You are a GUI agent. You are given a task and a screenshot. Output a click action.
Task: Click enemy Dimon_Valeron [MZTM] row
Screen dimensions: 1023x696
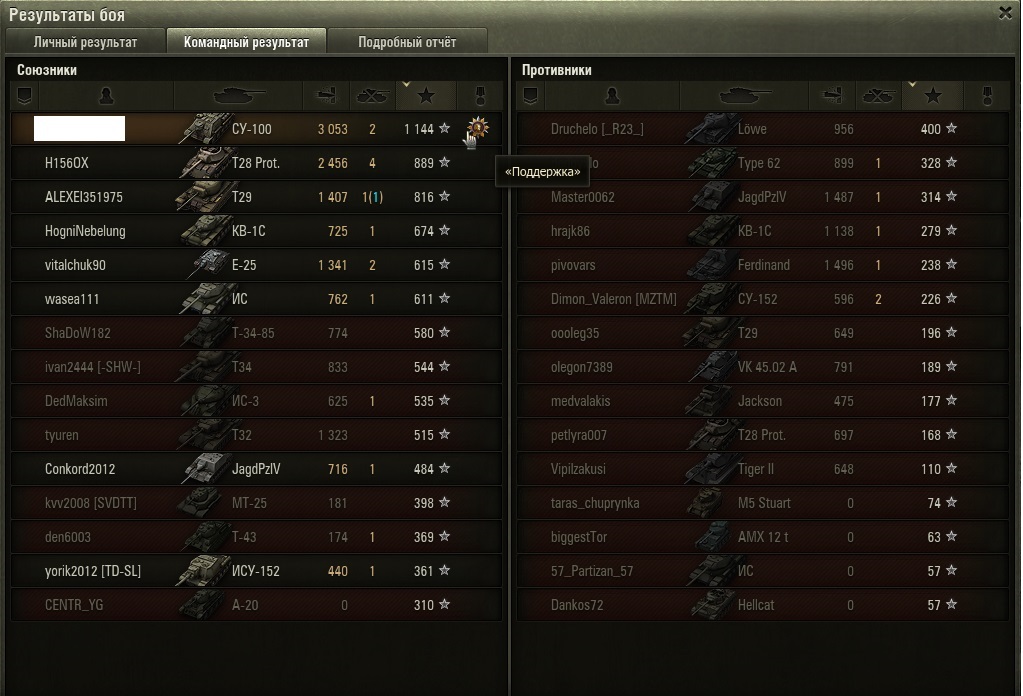coord(762,299)
